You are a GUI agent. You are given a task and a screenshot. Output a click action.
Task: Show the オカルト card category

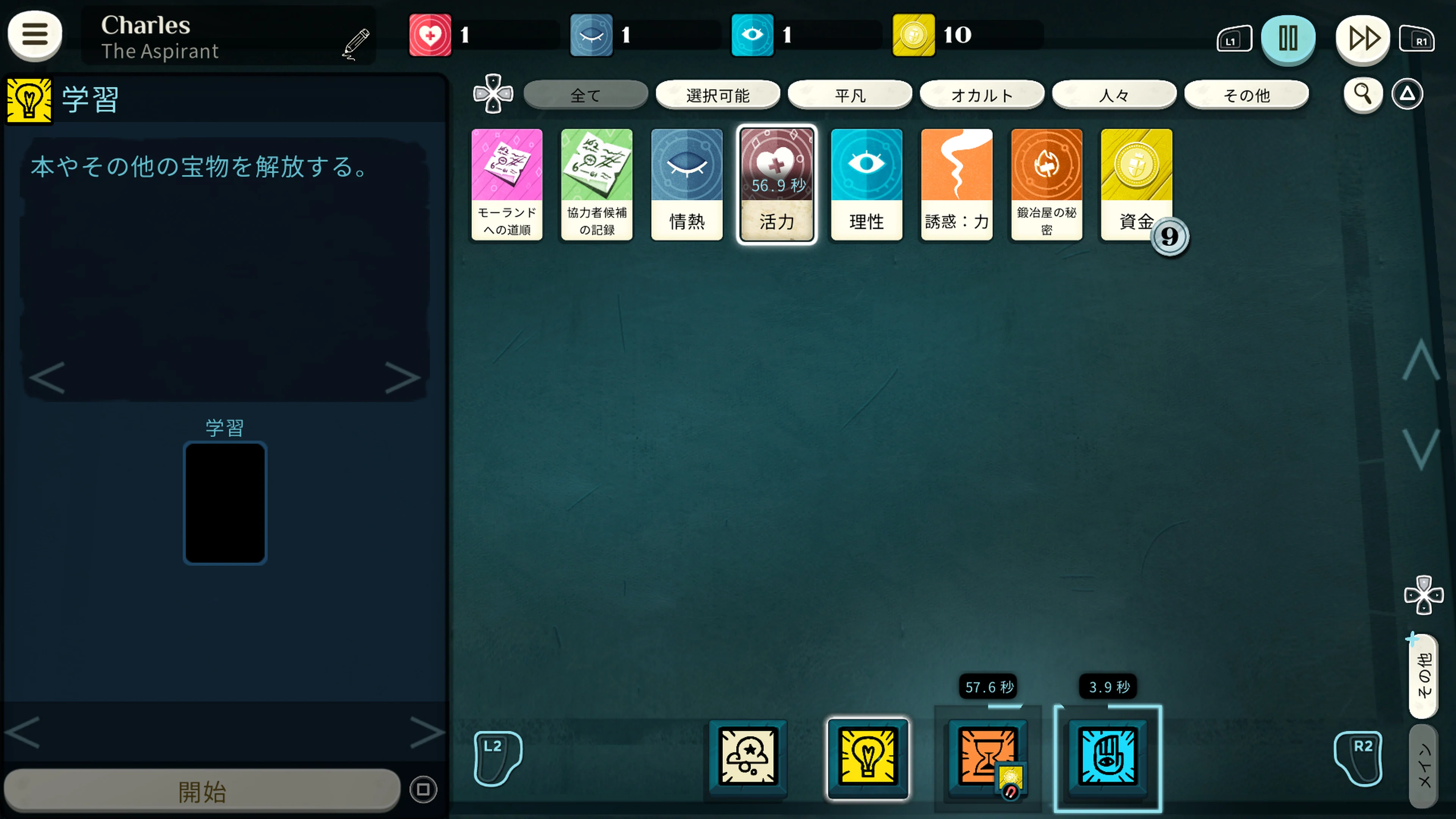click(982, 95)
